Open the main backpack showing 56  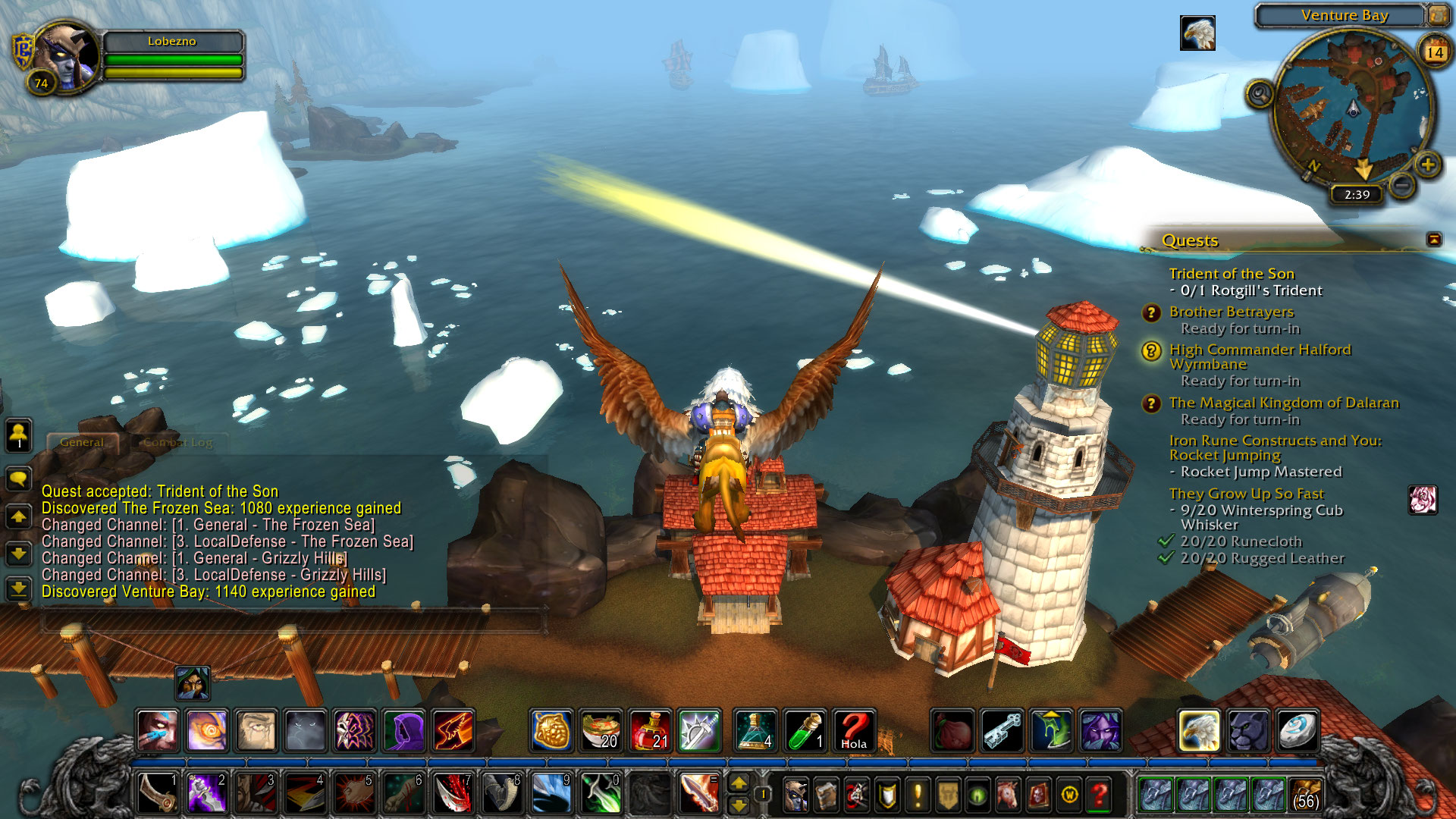pyautogui.click(x=1305, y=794)
